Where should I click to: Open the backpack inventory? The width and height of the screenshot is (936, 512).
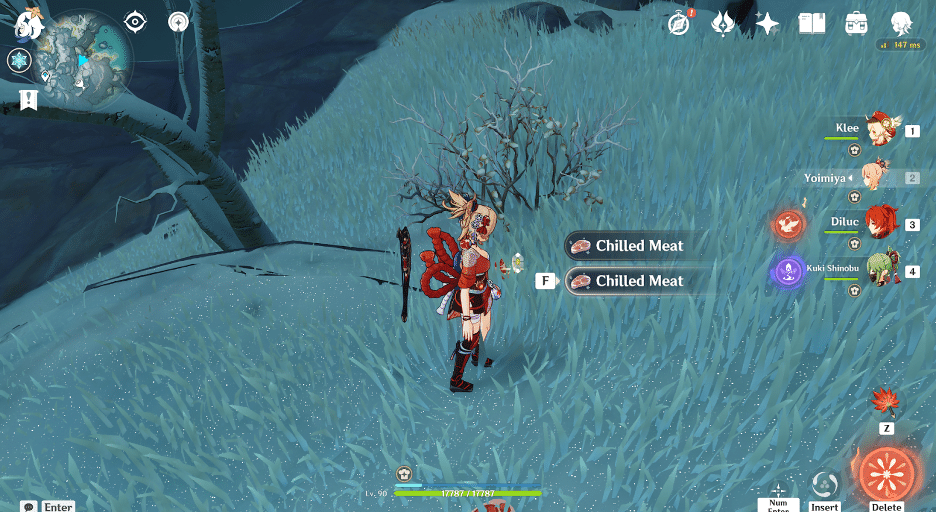click(856, 24)
